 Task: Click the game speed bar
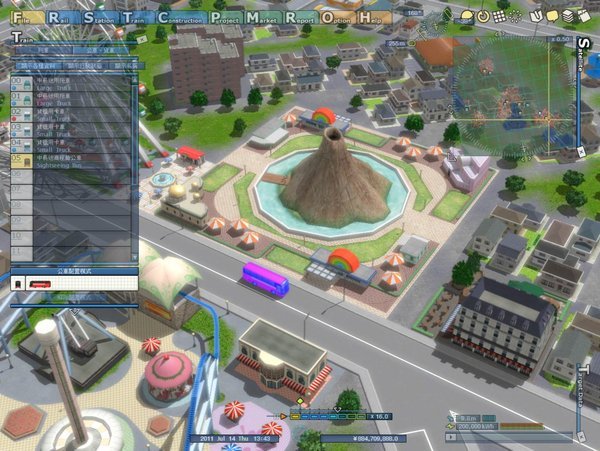click(x=328, y=414)
